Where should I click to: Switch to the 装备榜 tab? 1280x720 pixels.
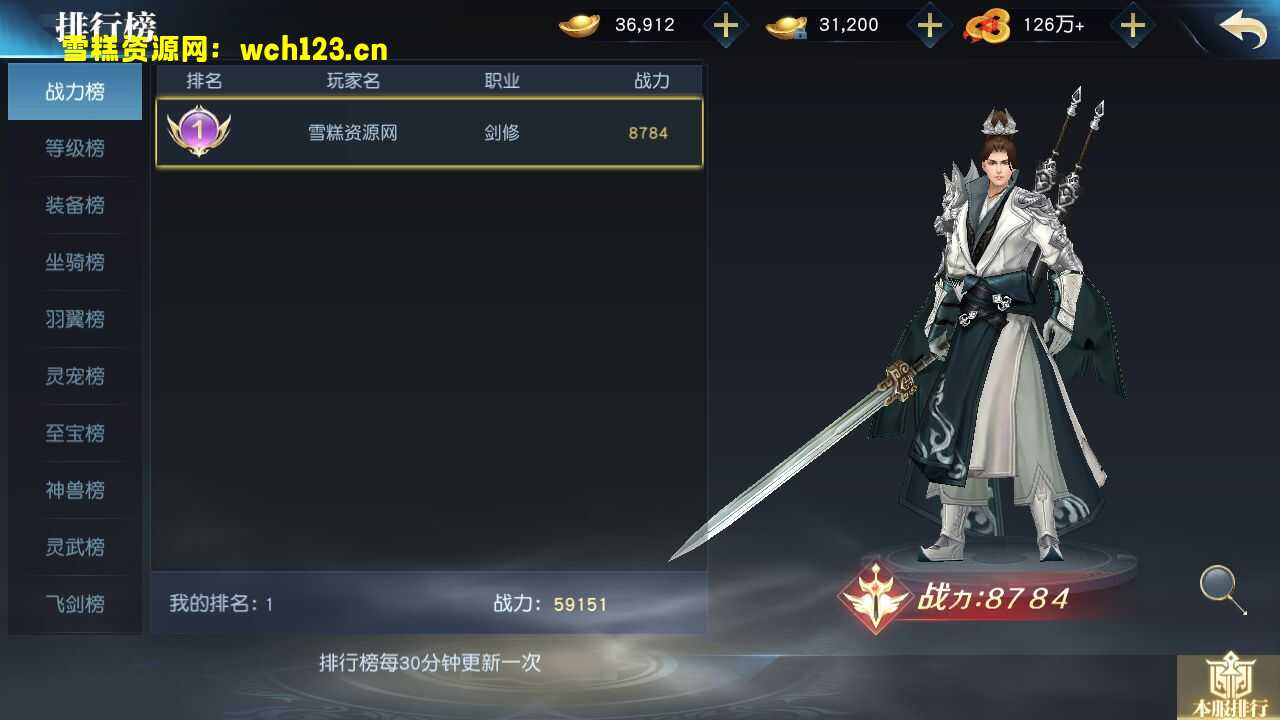74,205
